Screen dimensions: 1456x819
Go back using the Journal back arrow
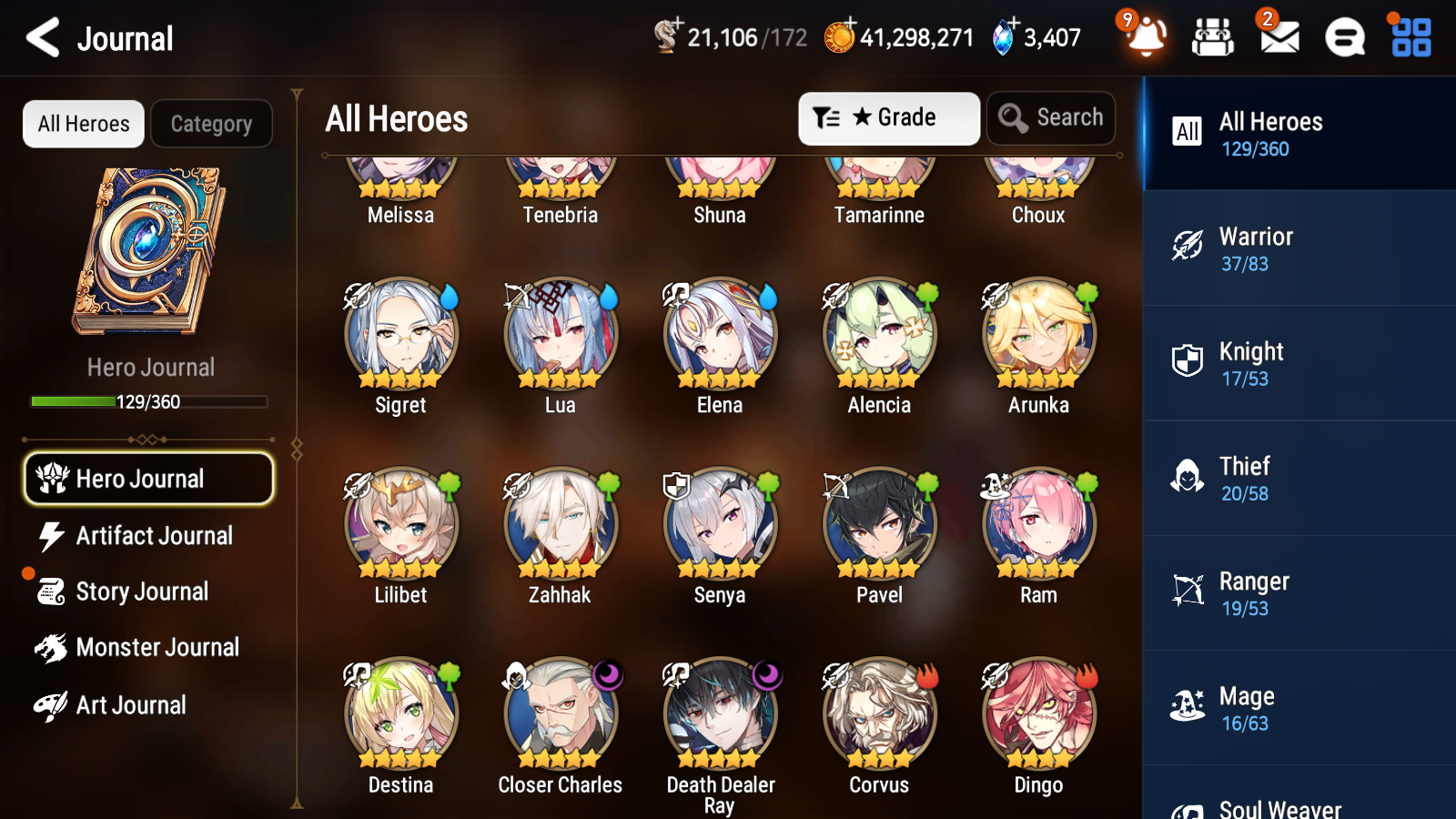coord(43,37)
